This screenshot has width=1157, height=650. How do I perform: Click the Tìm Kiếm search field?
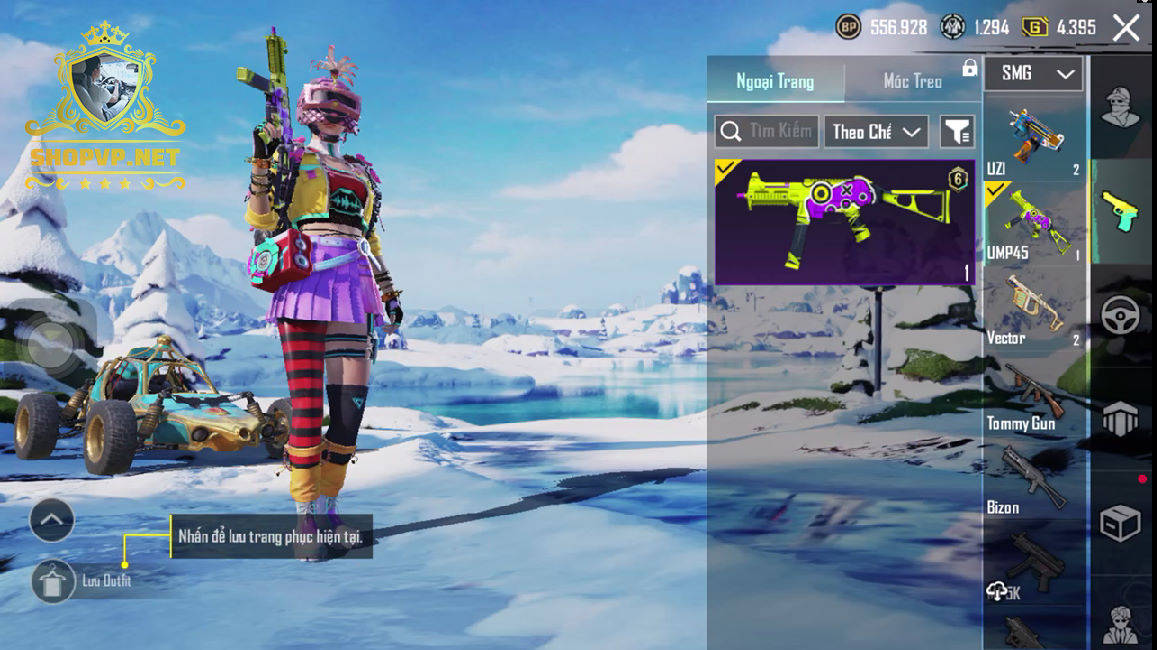pos(767,131)
